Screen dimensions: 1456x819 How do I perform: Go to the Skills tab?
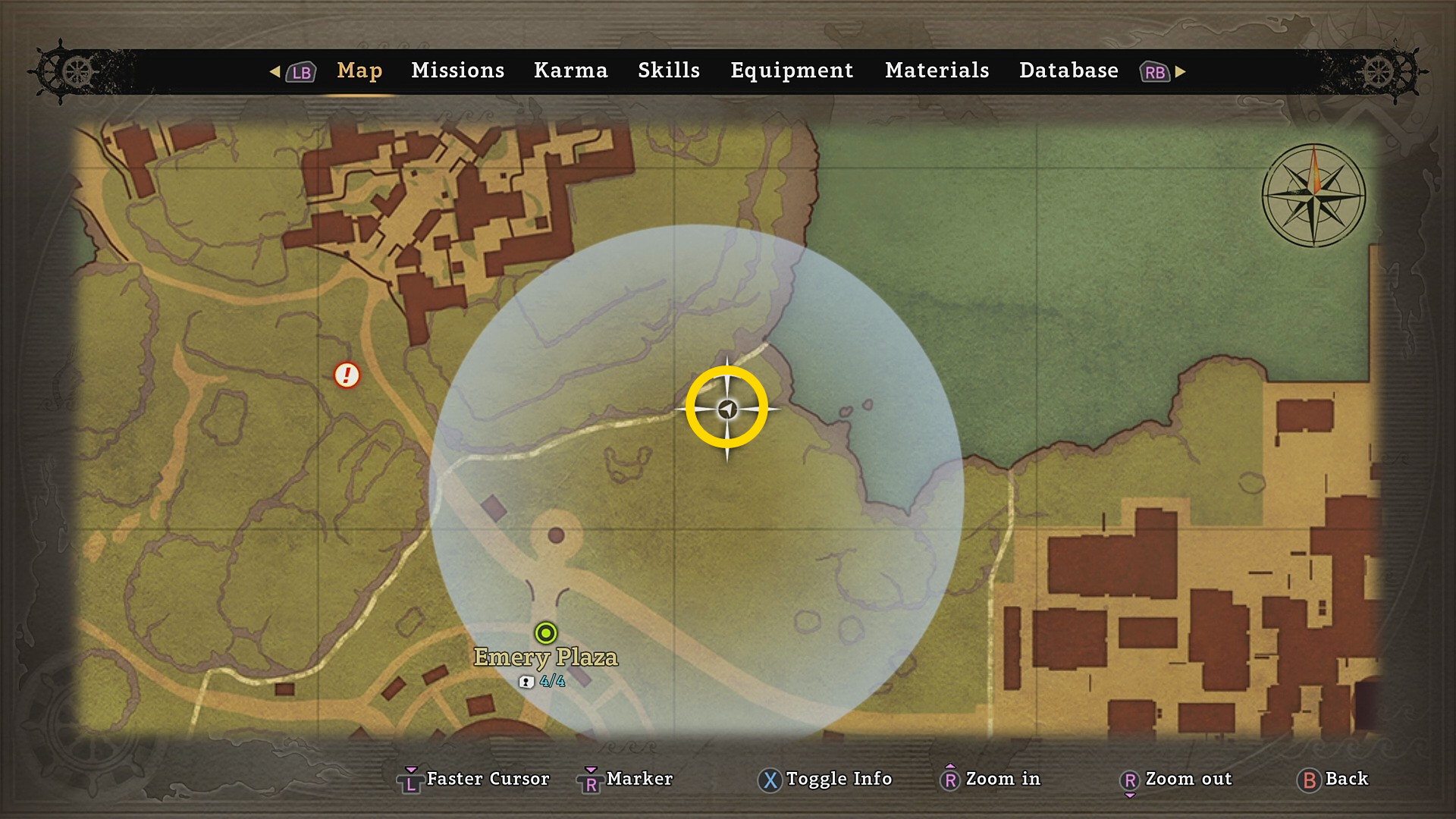tap(668, 71)
